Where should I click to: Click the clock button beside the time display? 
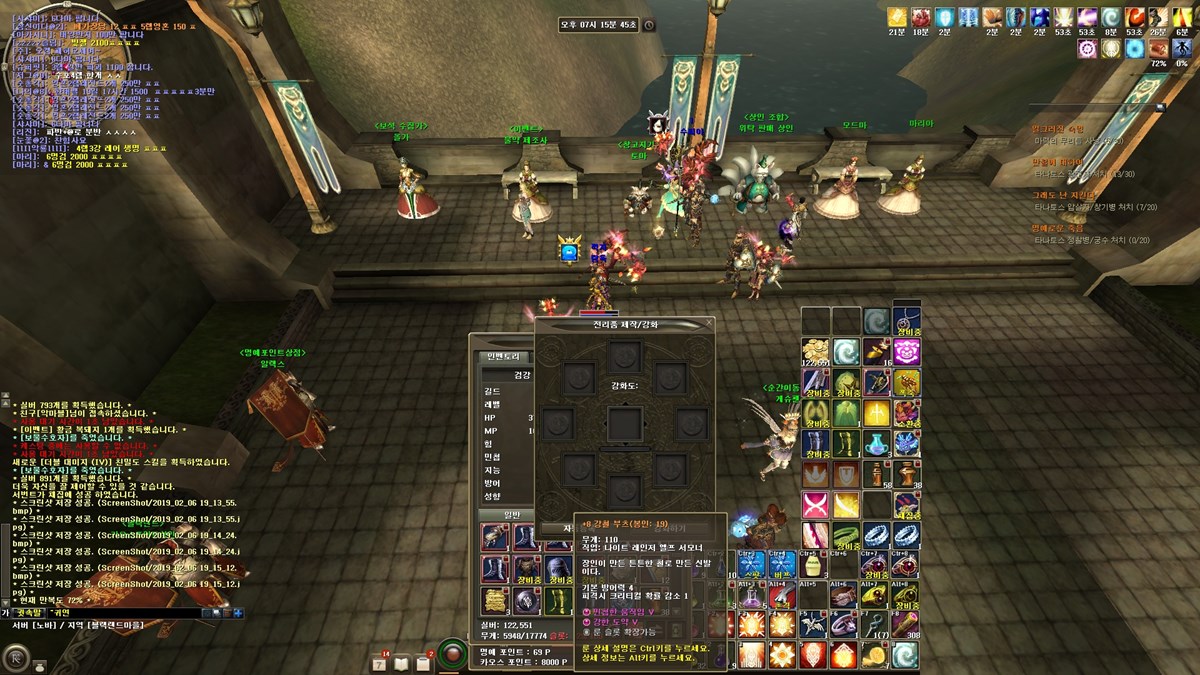[x=649, y=25]
